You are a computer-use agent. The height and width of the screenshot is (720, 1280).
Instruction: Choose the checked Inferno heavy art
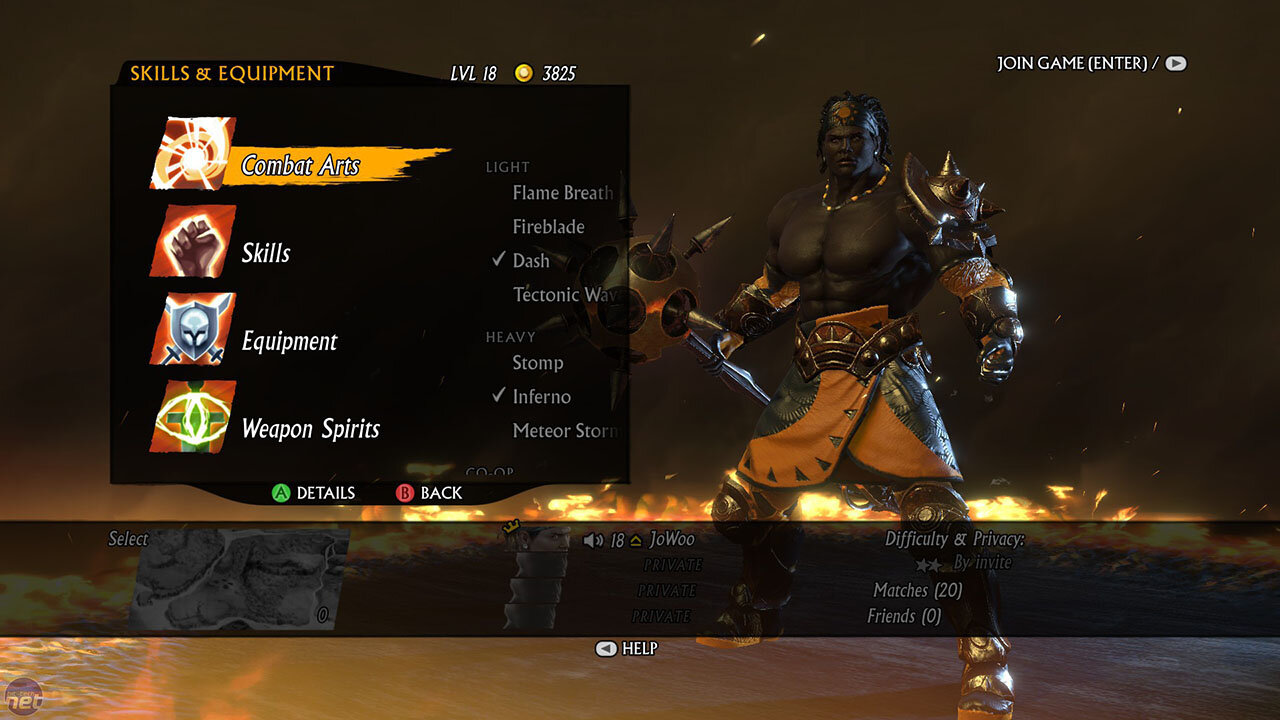pos(541,397)
